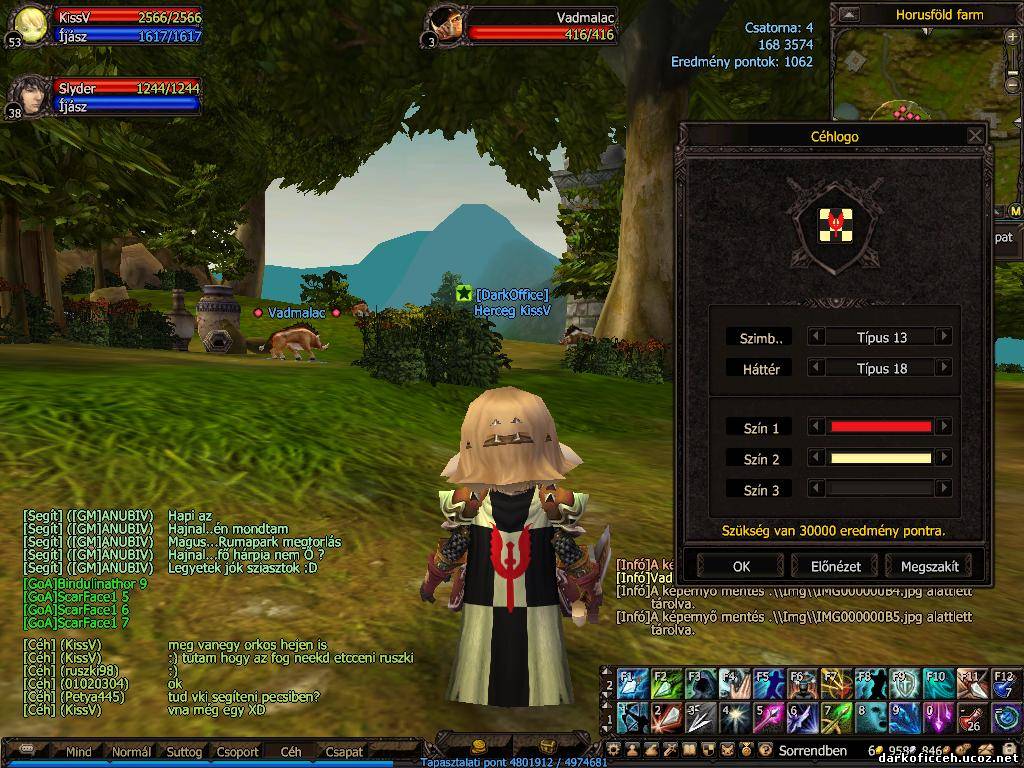1024x768 pixels.
Task: Select the next Szimbólum type
Action: (943, 338)
